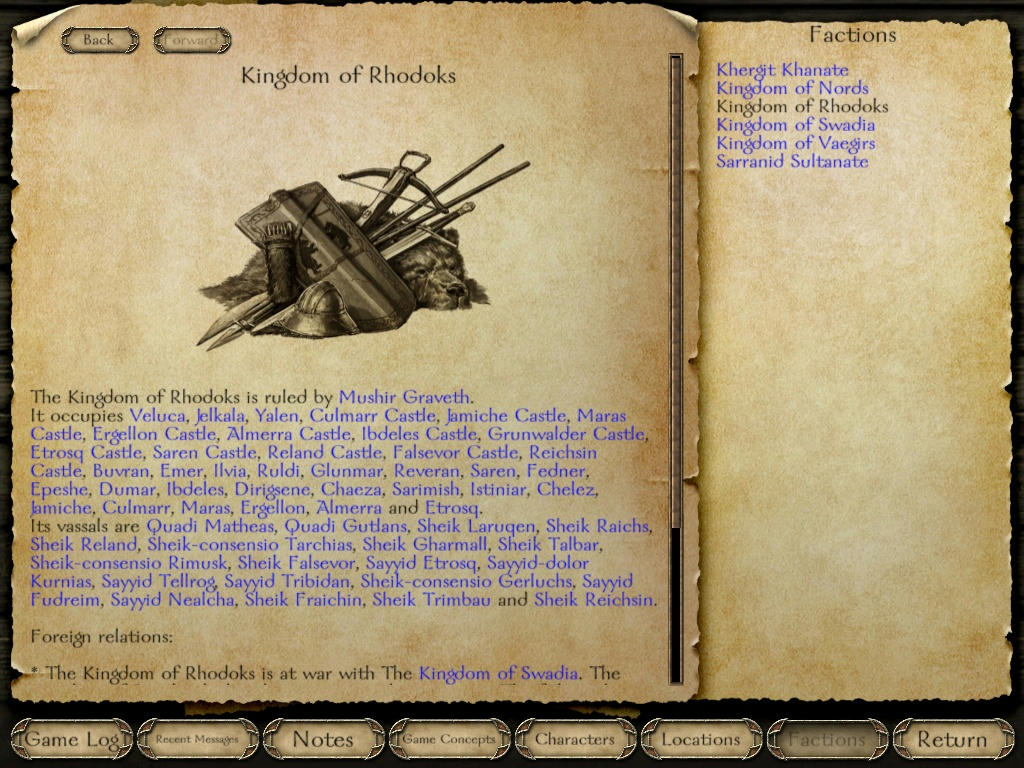This screenshot has width=1024, height=768.
Task: Select Kingdom of Swadia in the factions list
Action: point(795,125)
